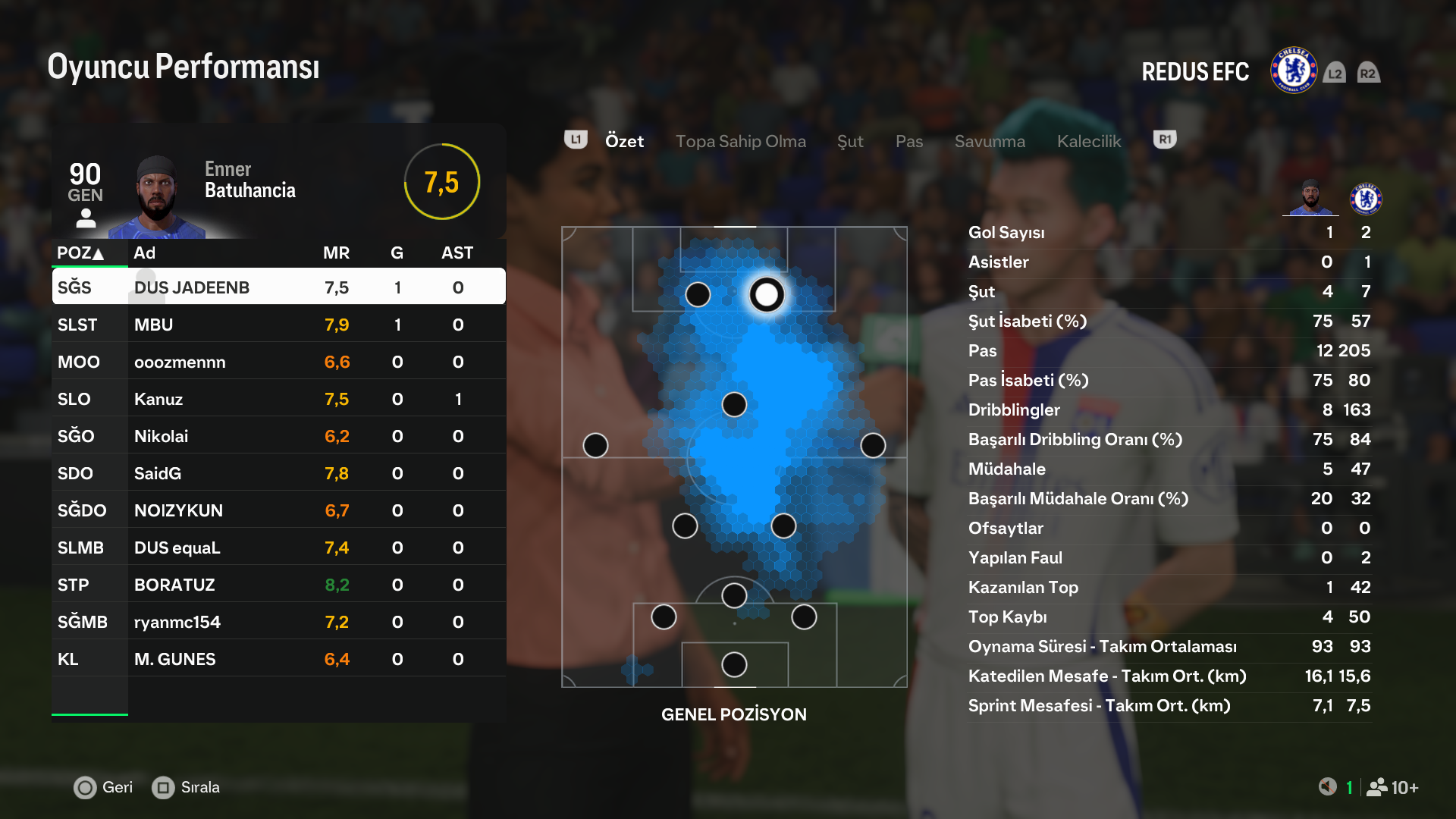Pick the DUS equaL row
The width and height of the screenshot is (1456, 819).
coord(278,548)
